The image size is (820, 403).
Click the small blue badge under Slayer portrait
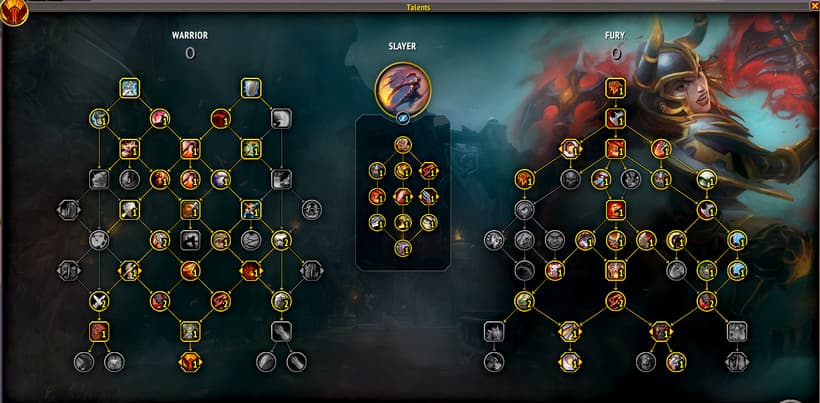click(402, 118)
